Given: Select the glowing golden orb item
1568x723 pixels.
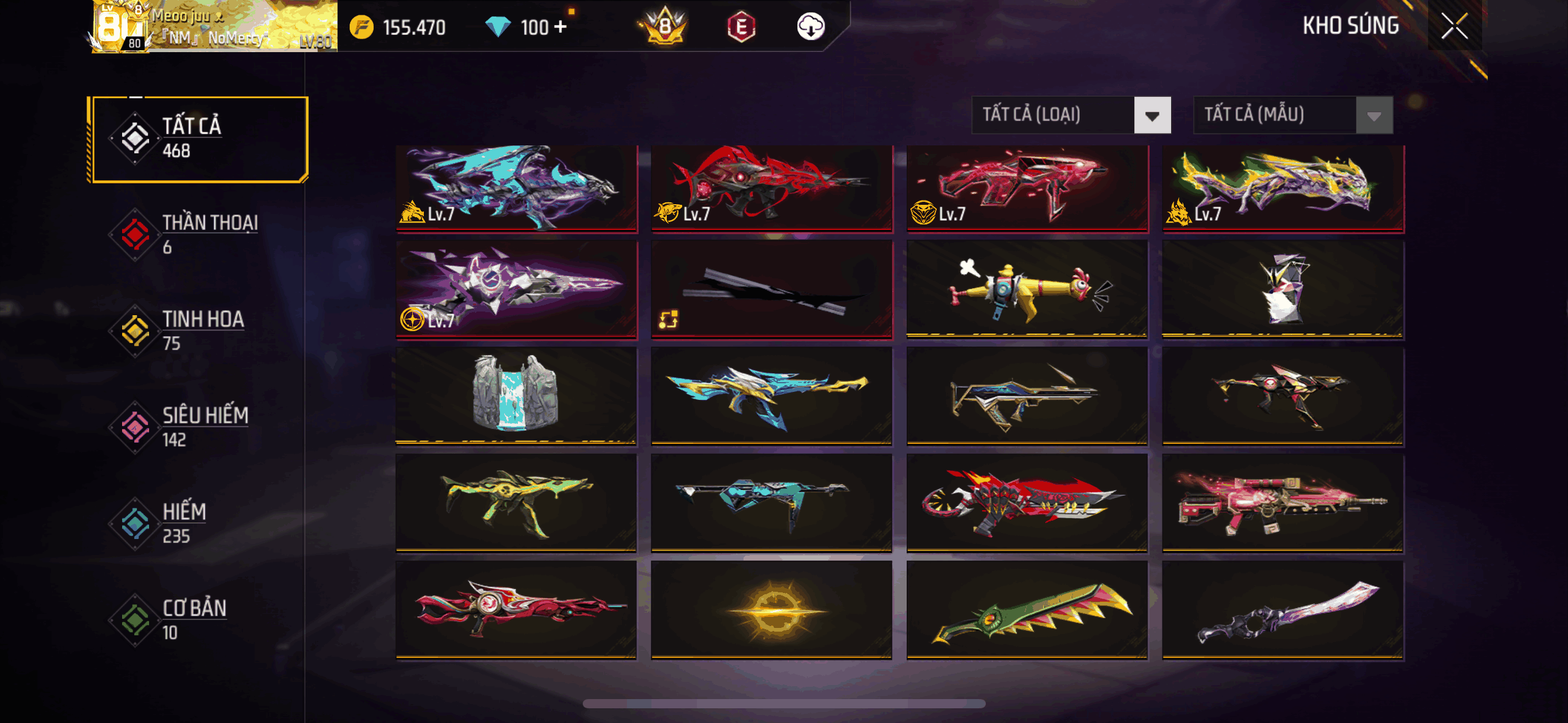Looking at the screenshot, I should click(772, 610).
